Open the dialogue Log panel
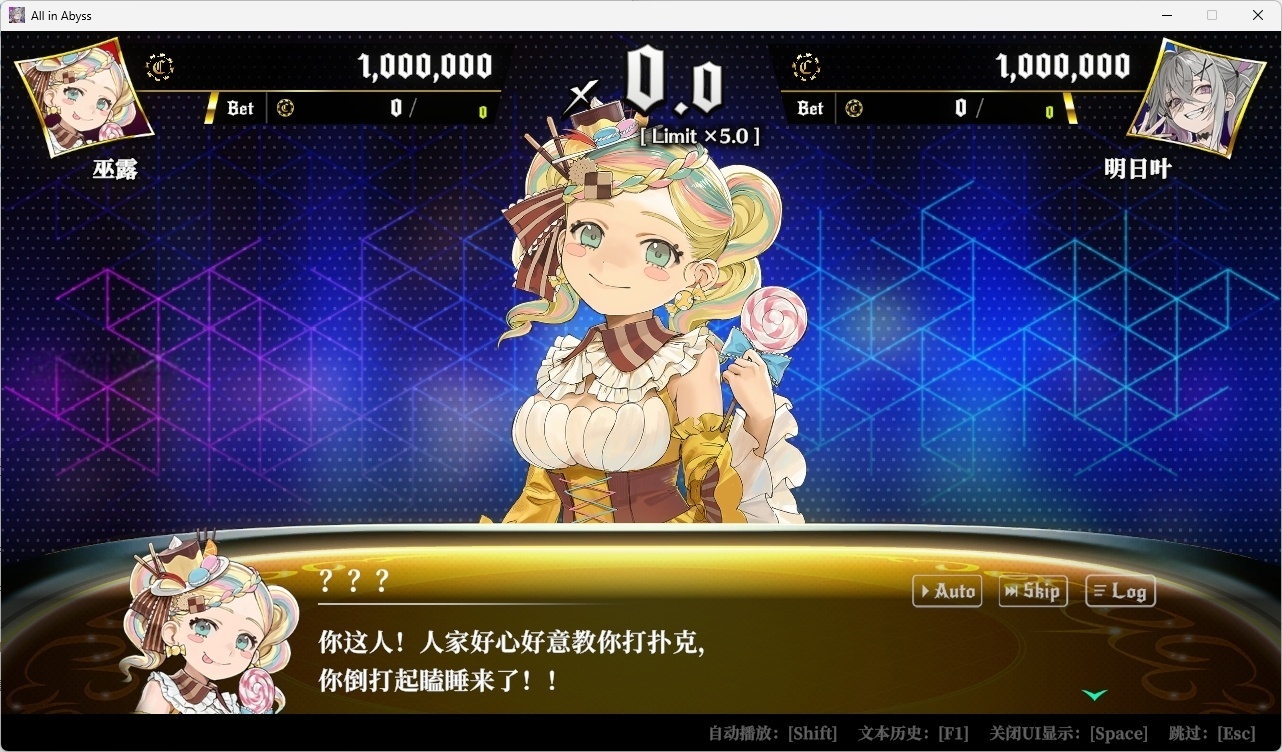 (x=1119, y=591)
